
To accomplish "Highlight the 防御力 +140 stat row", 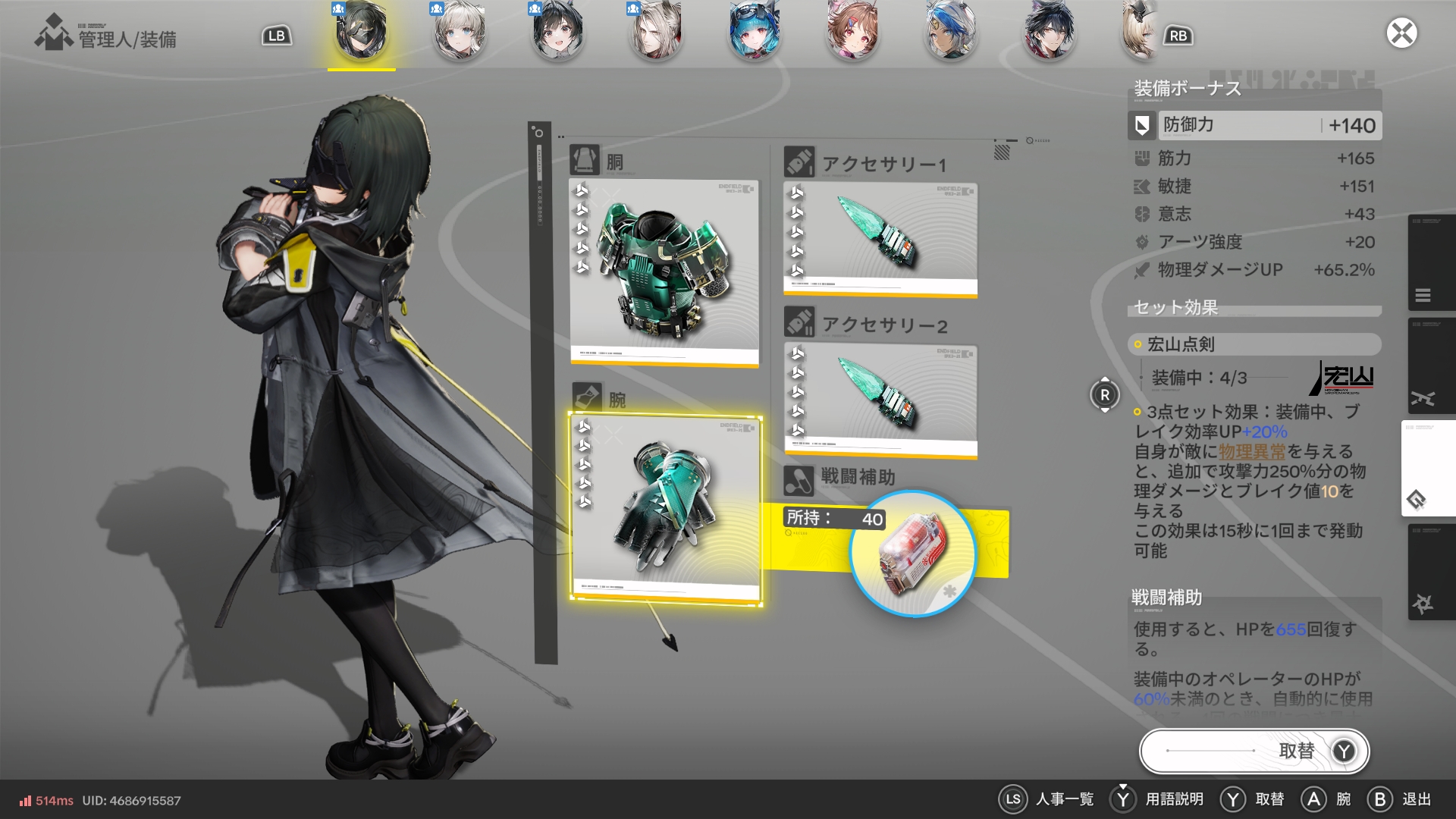I will [x=1254, y=125].
